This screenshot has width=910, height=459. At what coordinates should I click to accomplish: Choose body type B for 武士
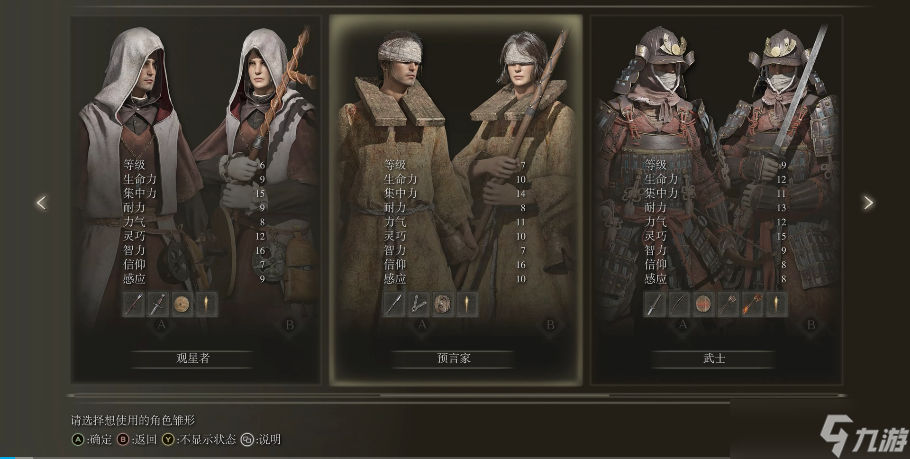[x=811, y=324]
